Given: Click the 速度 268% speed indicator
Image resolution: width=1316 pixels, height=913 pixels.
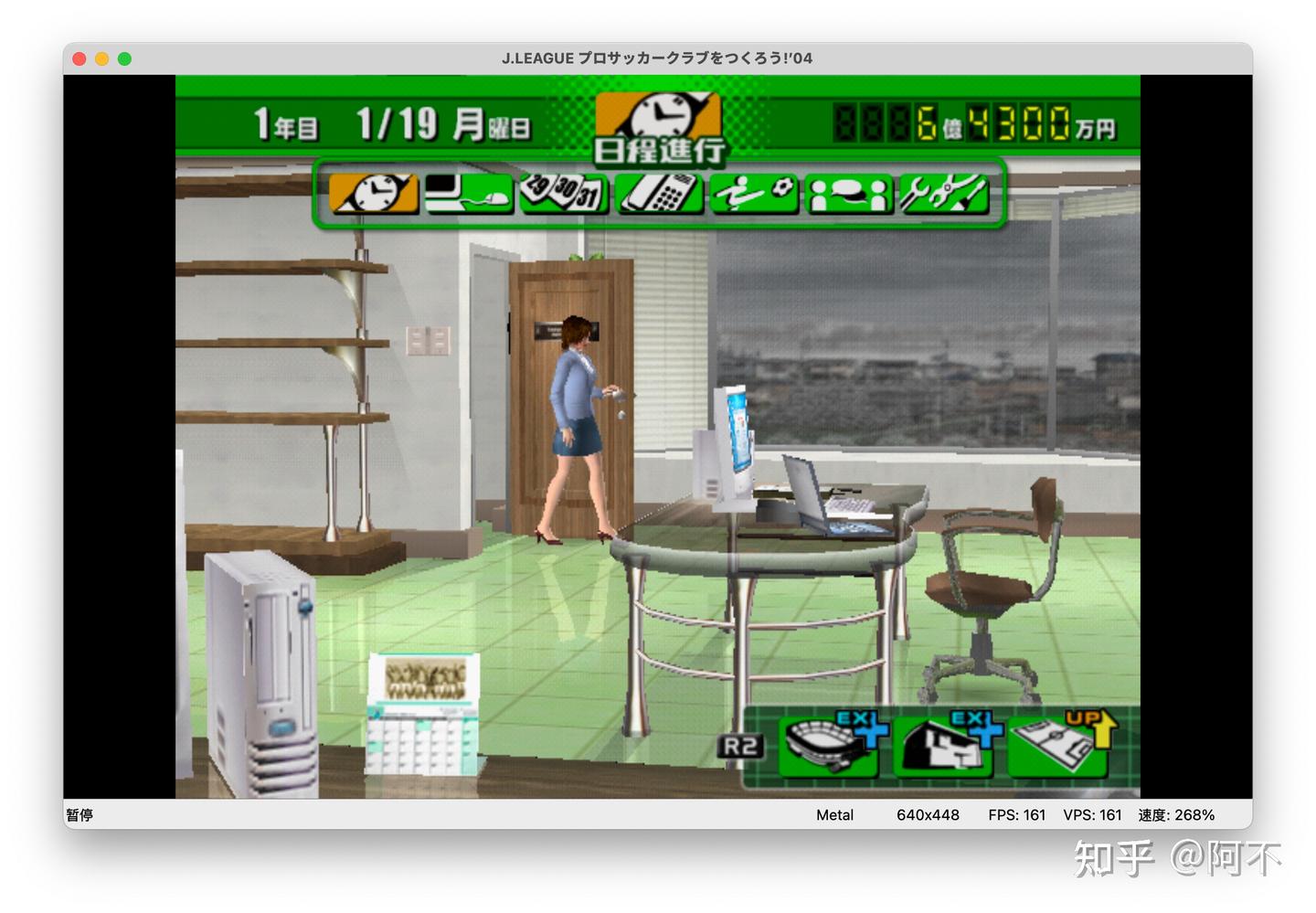Looking at the screenshot, I should pos(1177,814).
